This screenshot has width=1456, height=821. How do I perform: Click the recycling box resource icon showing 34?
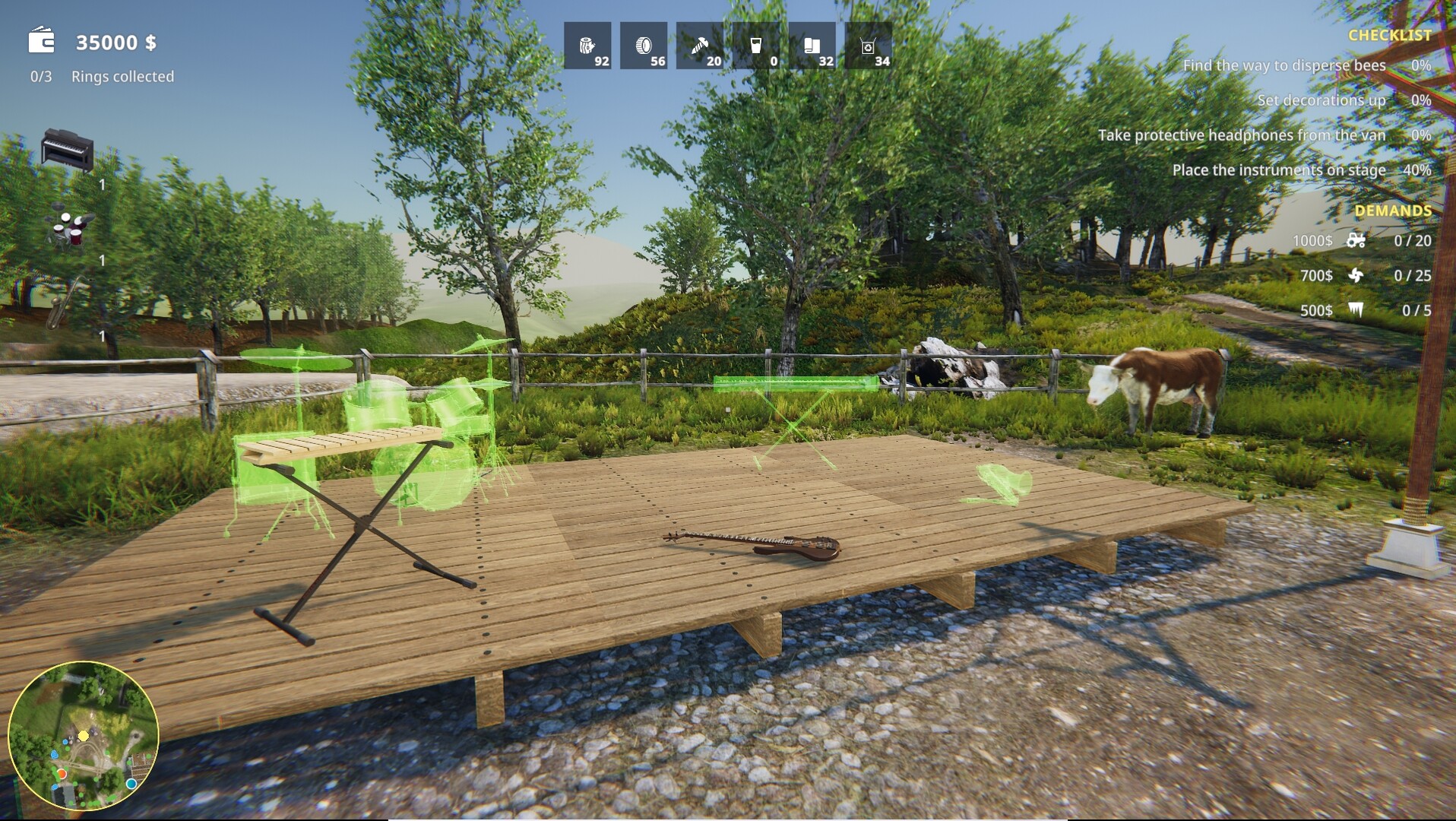pos(866,46)
